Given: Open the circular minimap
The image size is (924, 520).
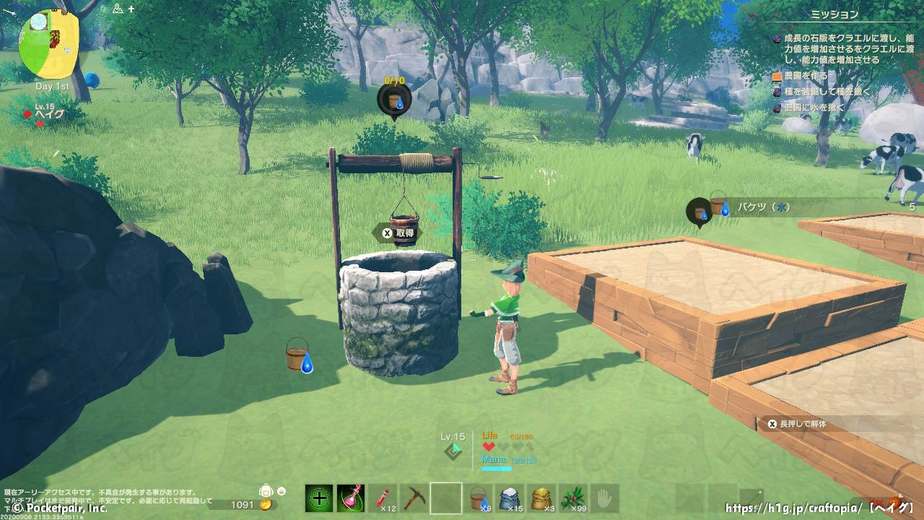Looking at the screenshot, I should 48,42.
